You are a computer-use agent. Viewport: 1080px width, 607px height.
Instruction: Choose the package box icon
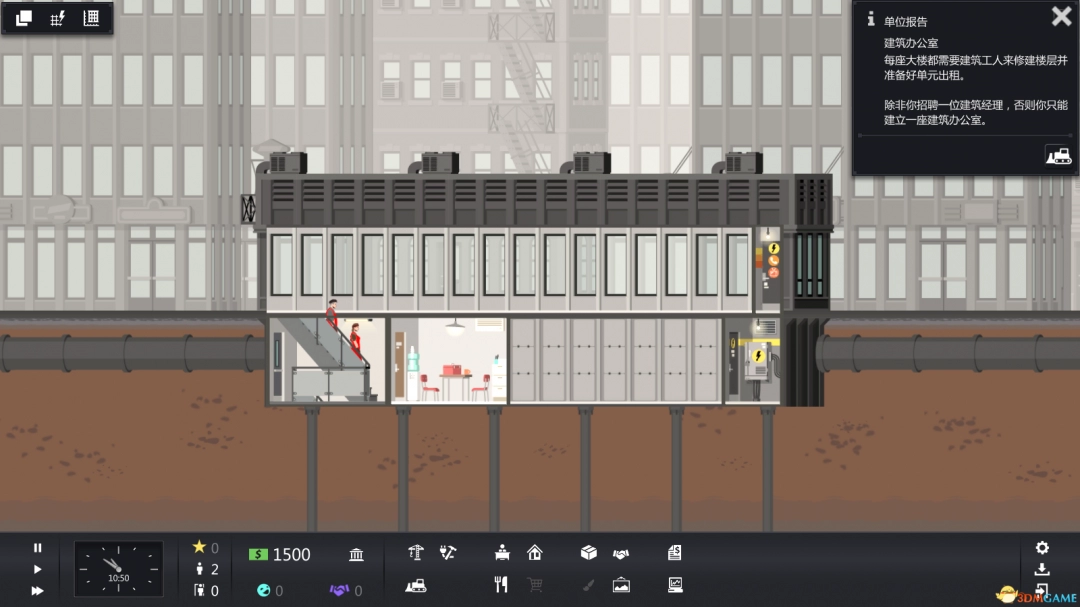(589, 552)
